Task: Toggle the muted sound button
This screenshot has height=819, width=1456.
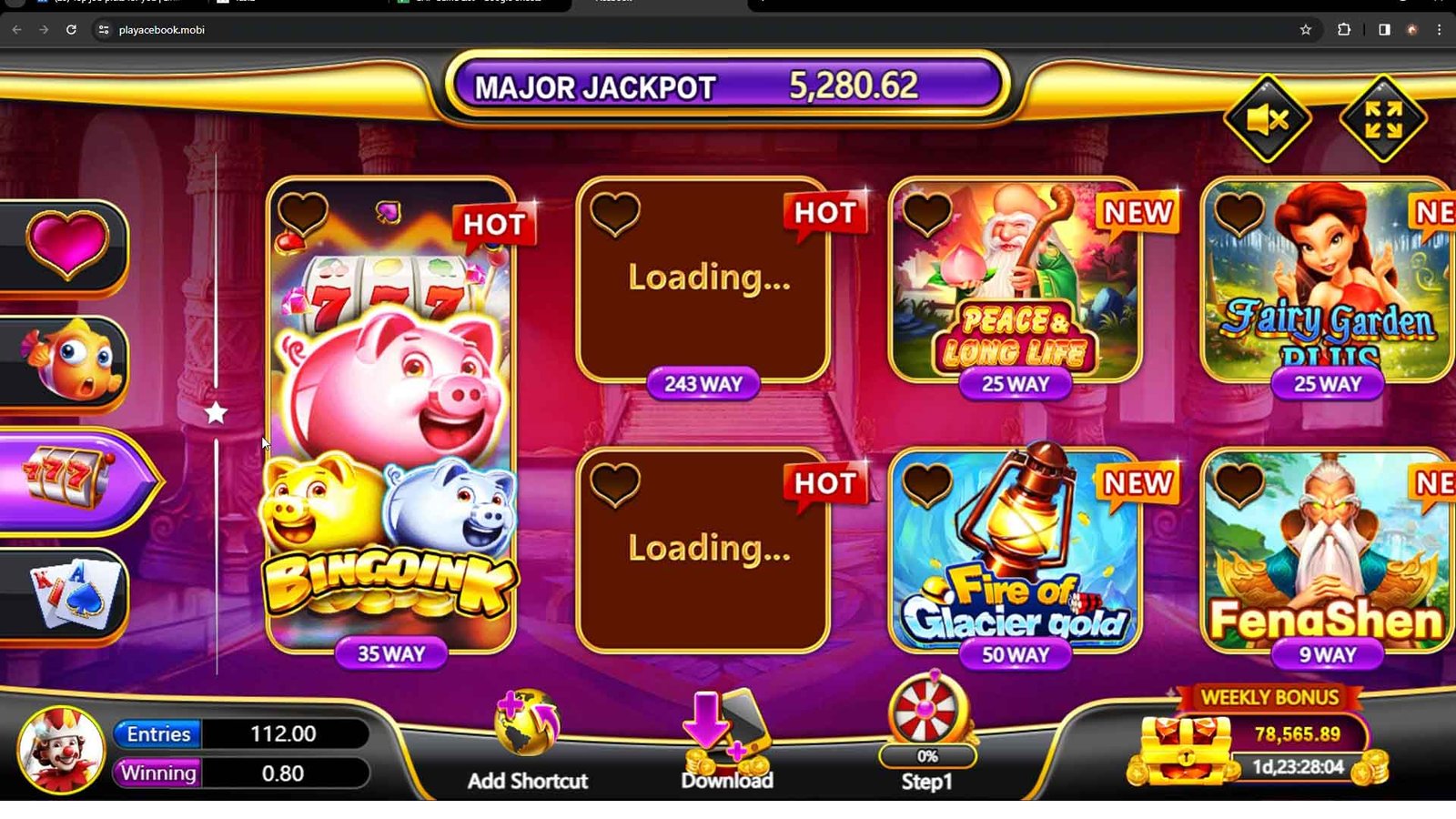Action: [1267, 119]
